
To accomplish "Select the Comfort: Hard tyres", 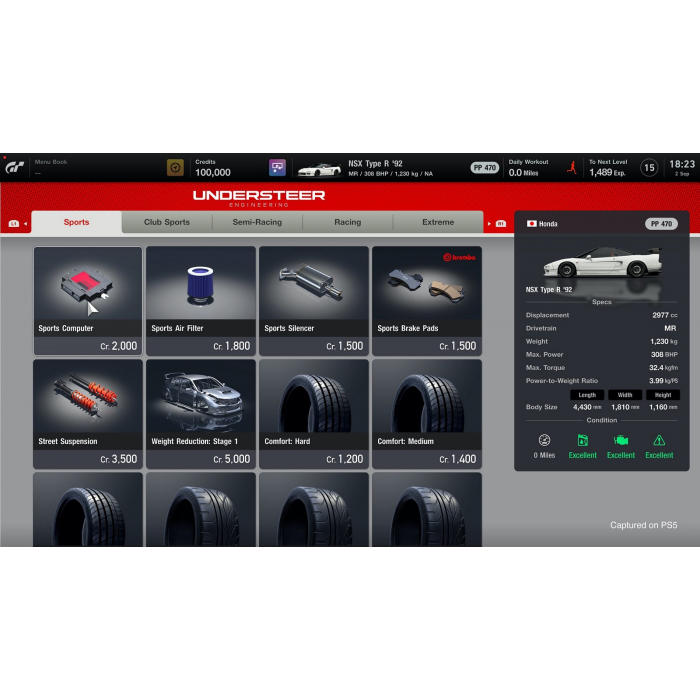I will click(314, 414).
